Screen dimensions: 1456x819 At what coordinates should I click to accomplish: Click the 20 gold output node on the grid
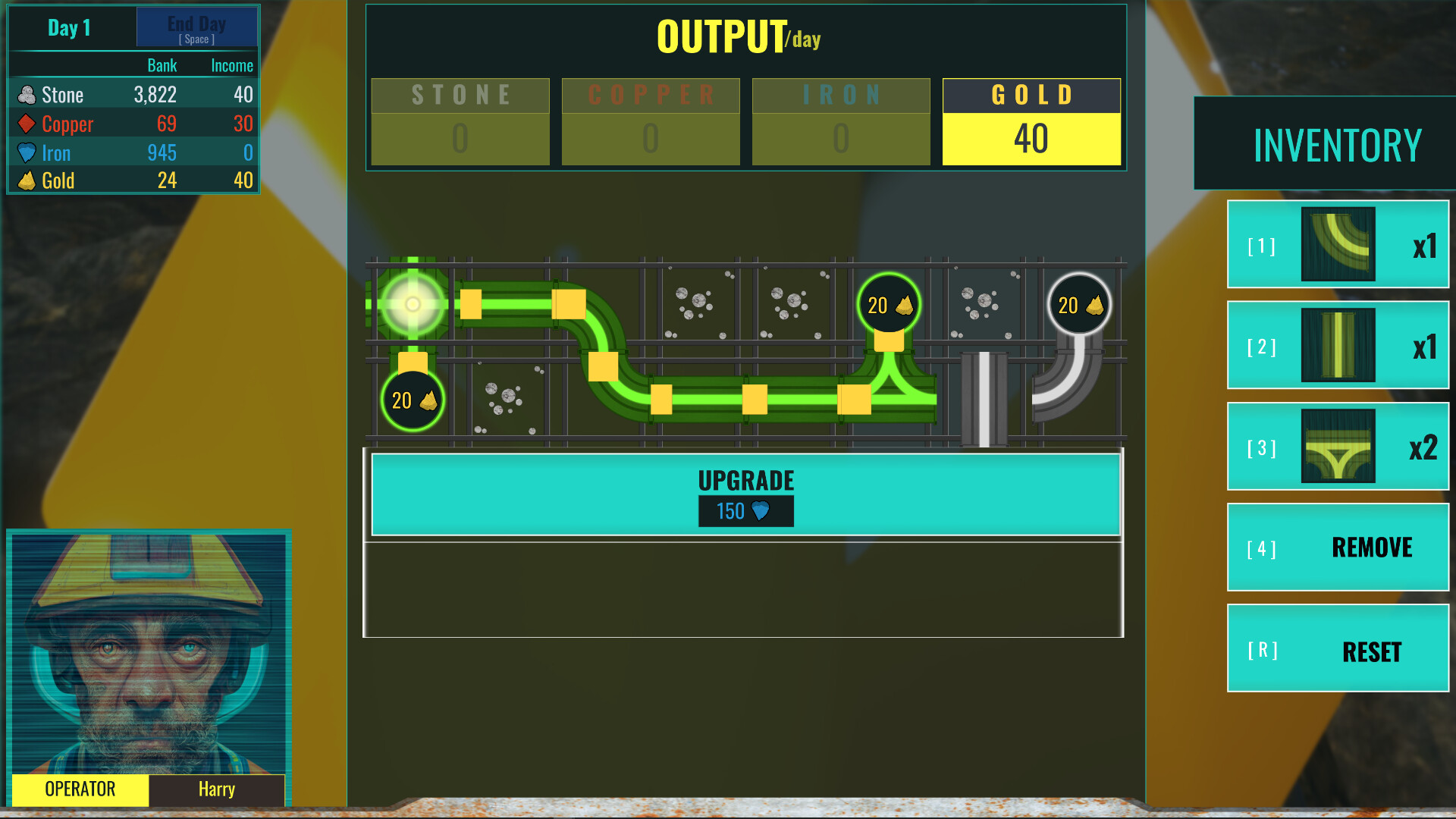pyautogui.click(x=889, y=305)
